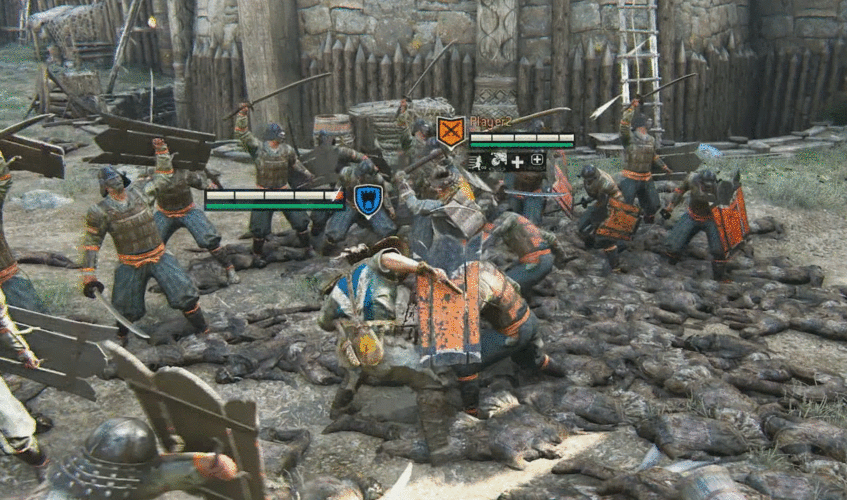Image resolution: width=847 pixels, height=500 pixels.
Task: Select the blue shield faction emblem
Action: click(367, 198)
